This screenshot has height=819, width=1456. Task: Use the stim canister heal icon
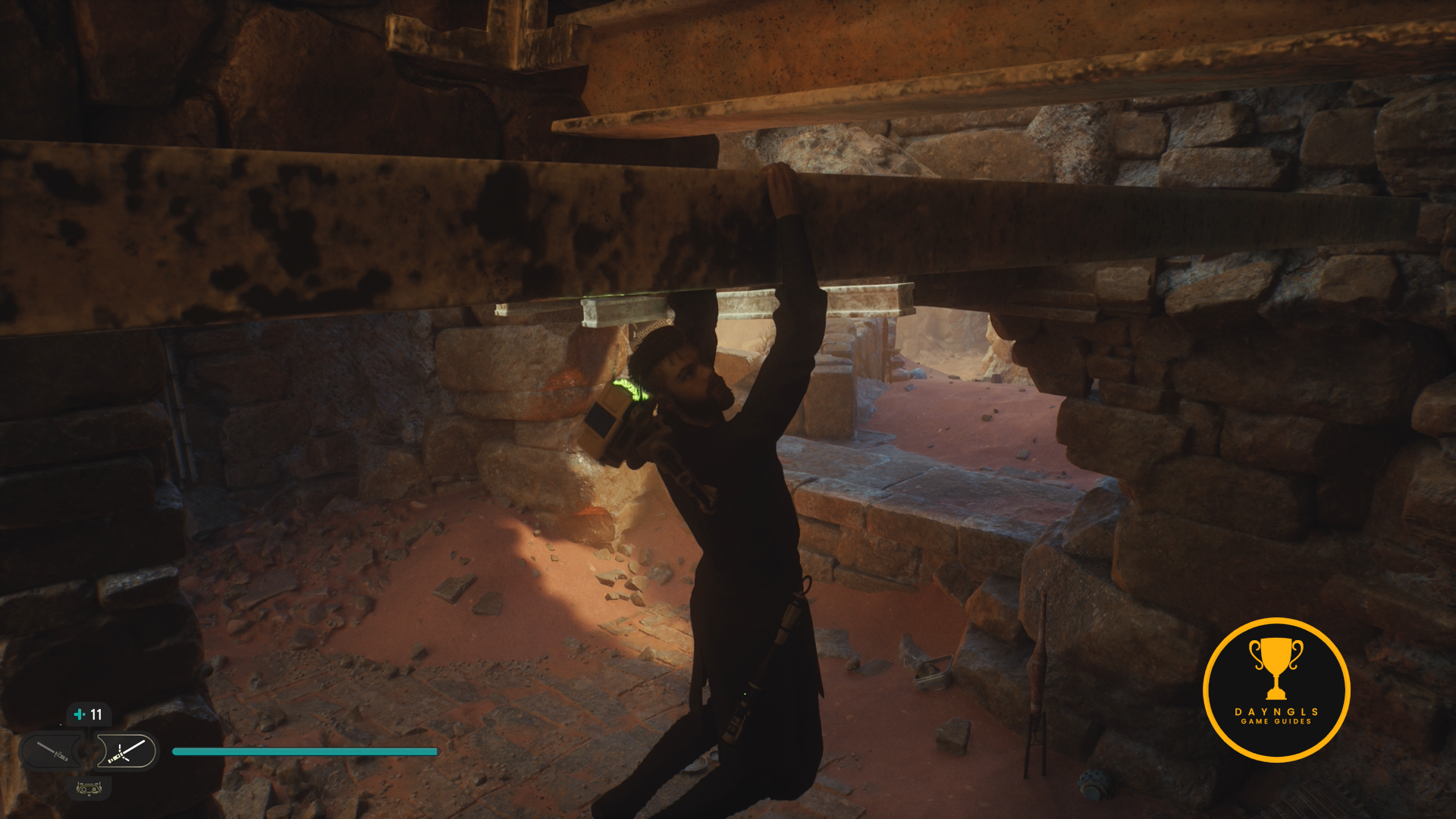pyautogui.click(x=80, y=714)
